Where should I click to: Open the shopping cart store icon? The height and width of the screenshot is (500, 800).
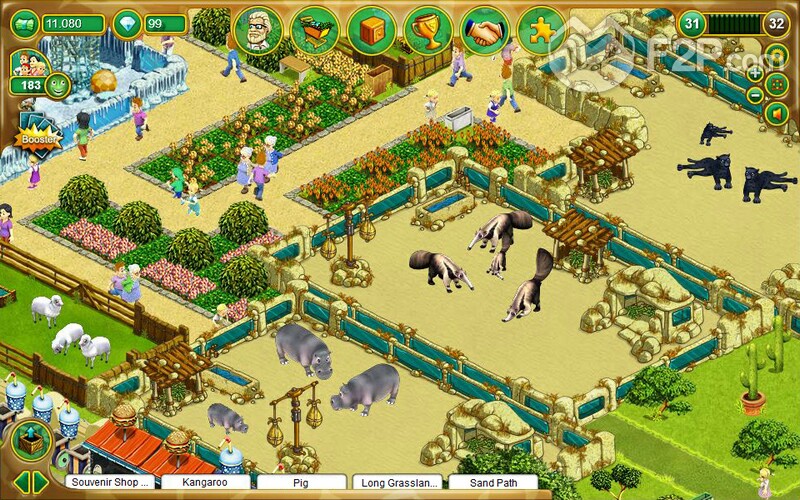(x=314, y=31)
